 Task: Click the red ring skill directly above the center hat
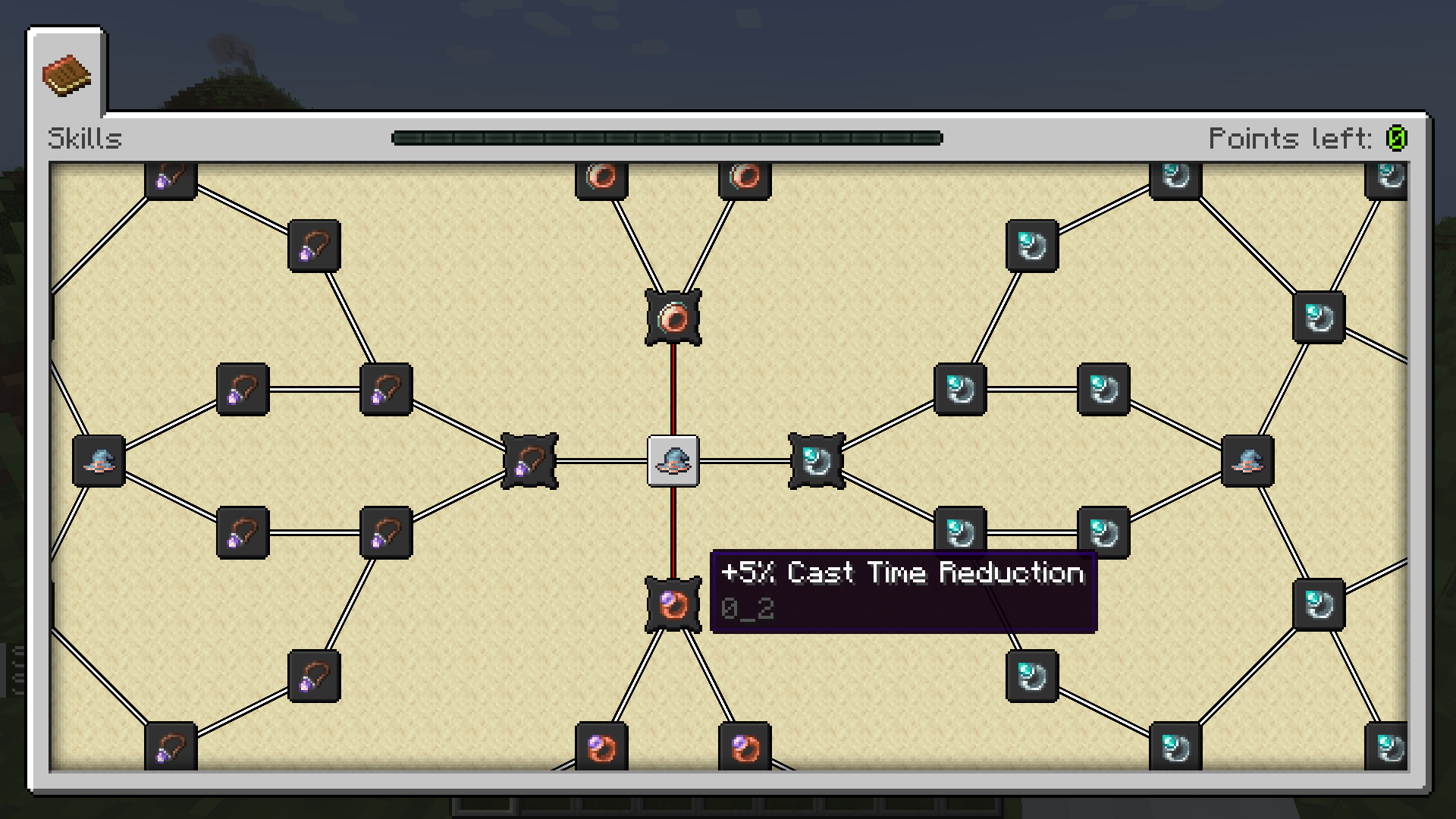[672, 318]
